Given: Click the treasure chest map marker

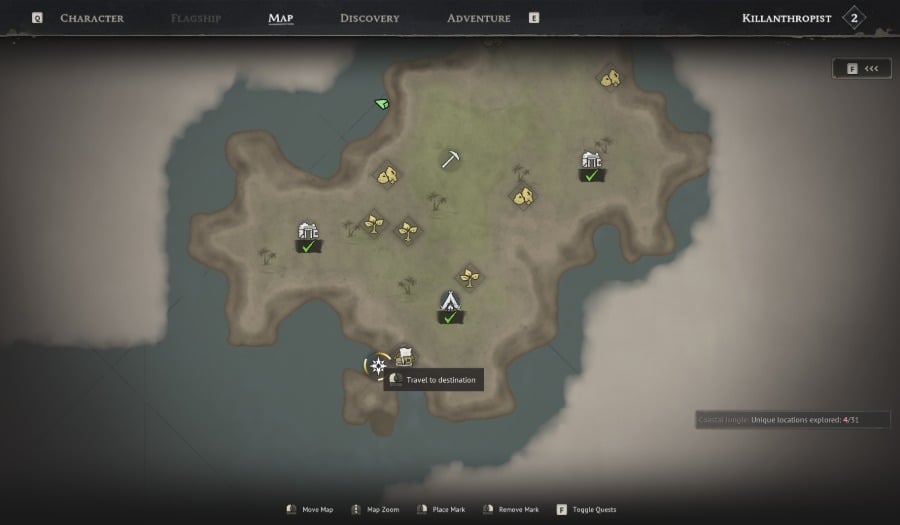Looking at the screenshot, I should pyautogui.click(x=404, y=356).
